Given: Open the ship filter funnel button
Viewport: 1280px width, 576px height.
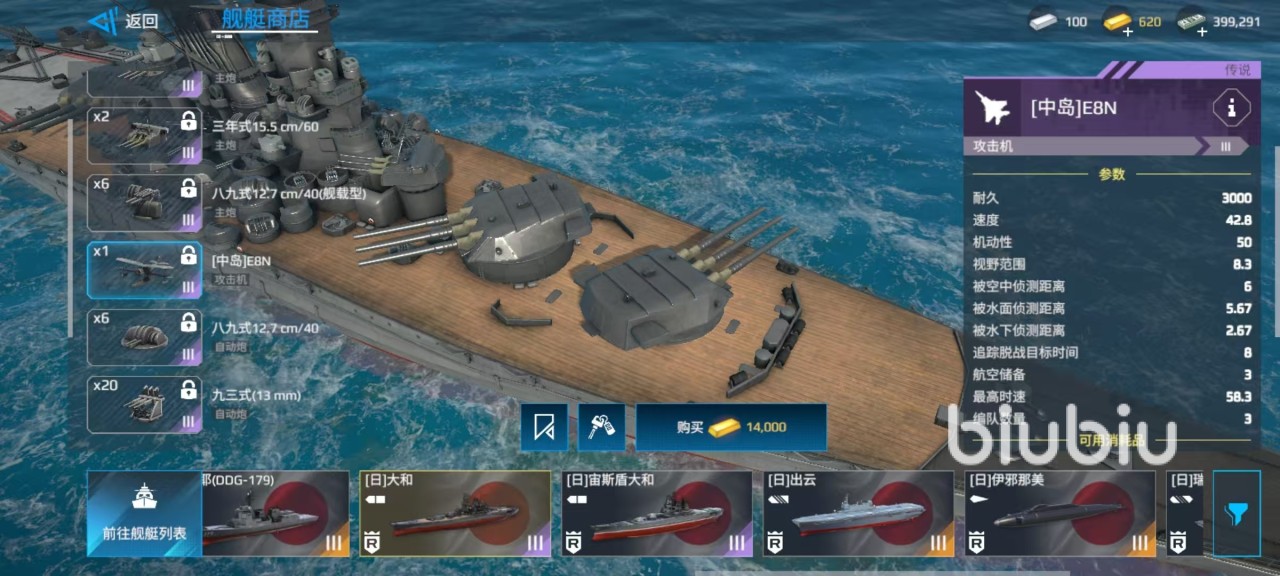Looking at the screenshot, I should point(1236,514).
